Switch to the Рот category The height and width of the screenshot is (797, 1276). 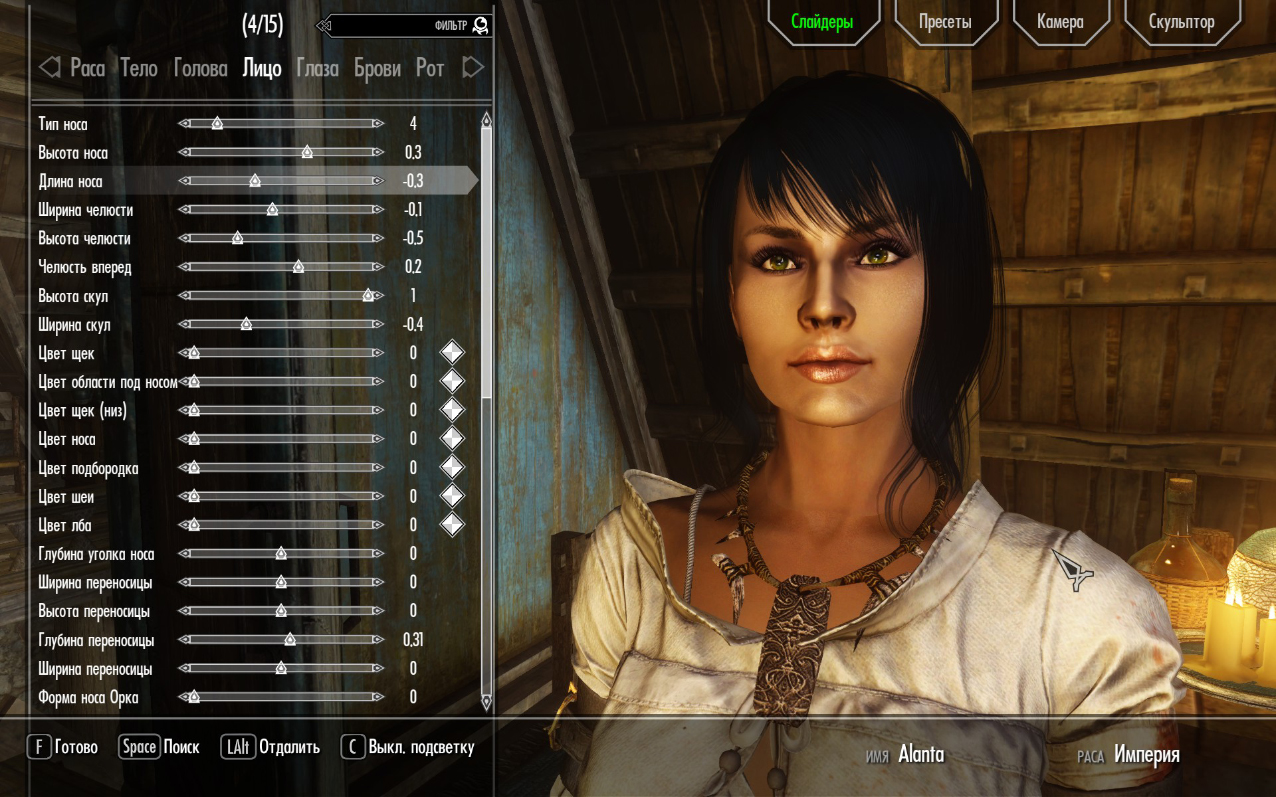[430, 68]
